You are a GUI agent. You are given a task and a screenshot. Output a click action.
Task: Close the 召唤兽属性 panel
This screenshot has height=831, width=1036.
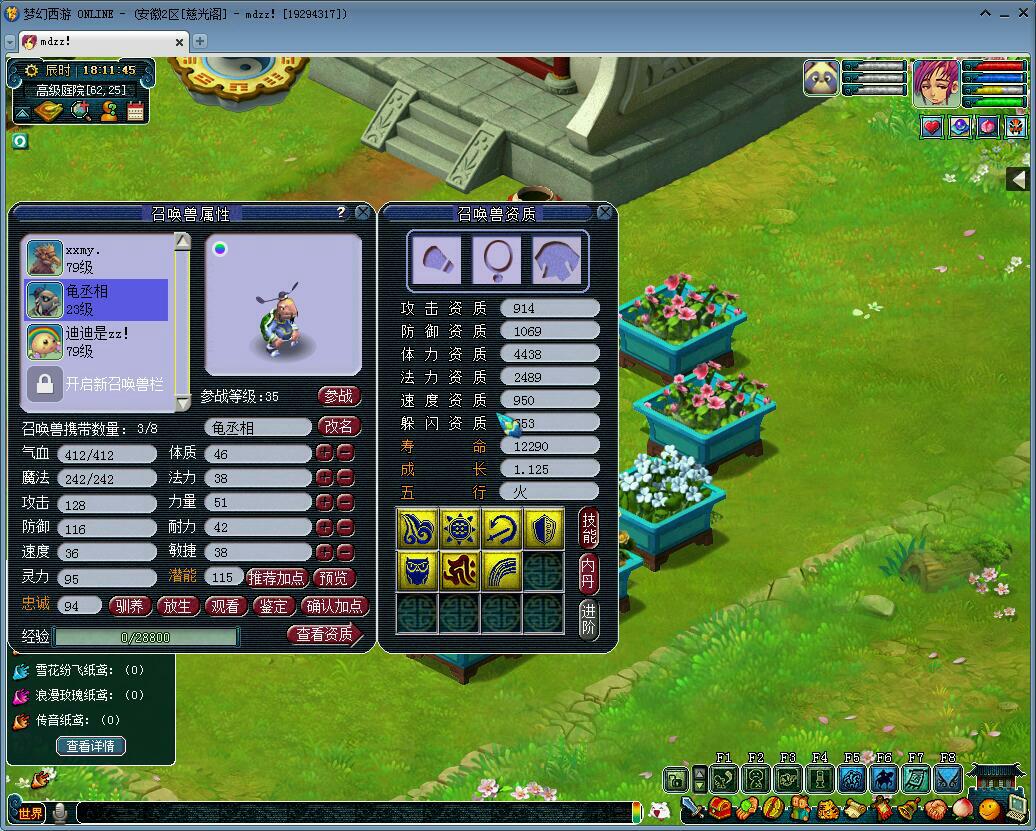click(x=363, y=212)
